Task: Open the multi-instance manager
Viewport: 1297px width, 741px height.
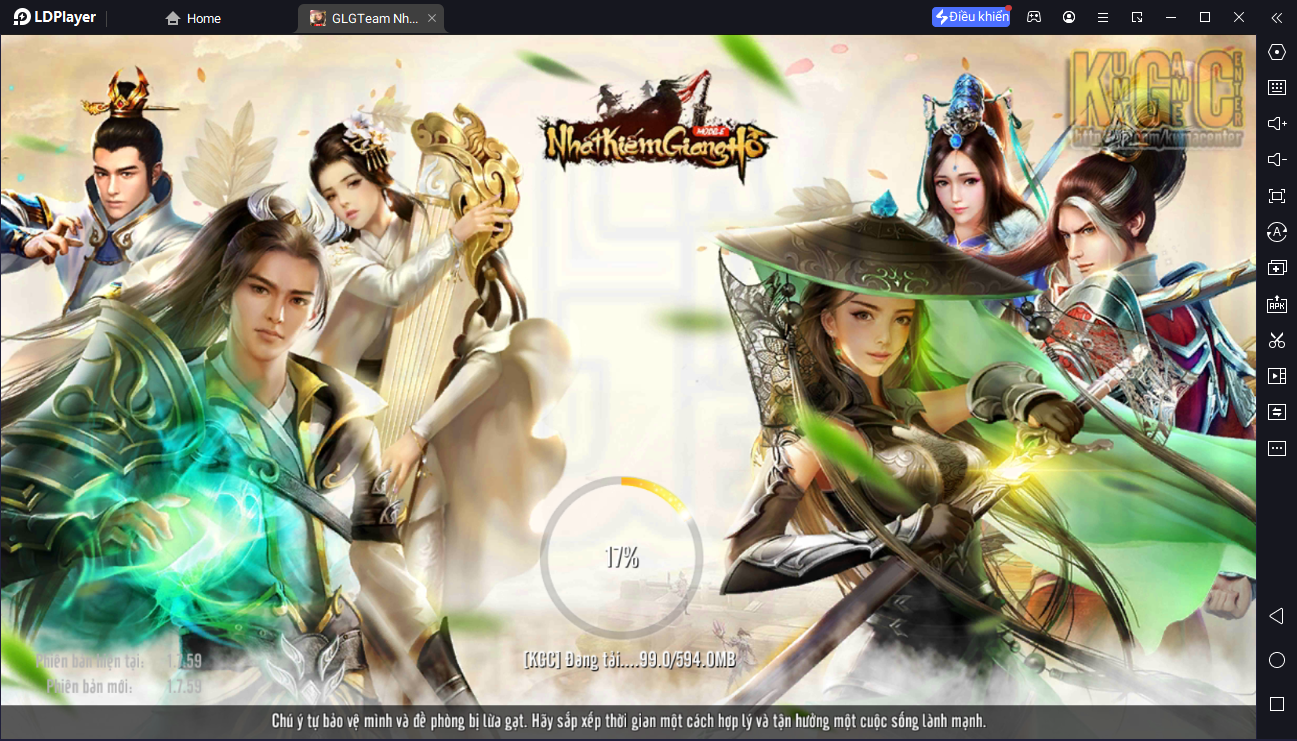Action: pyautogui.click(x=1276, y=267)
